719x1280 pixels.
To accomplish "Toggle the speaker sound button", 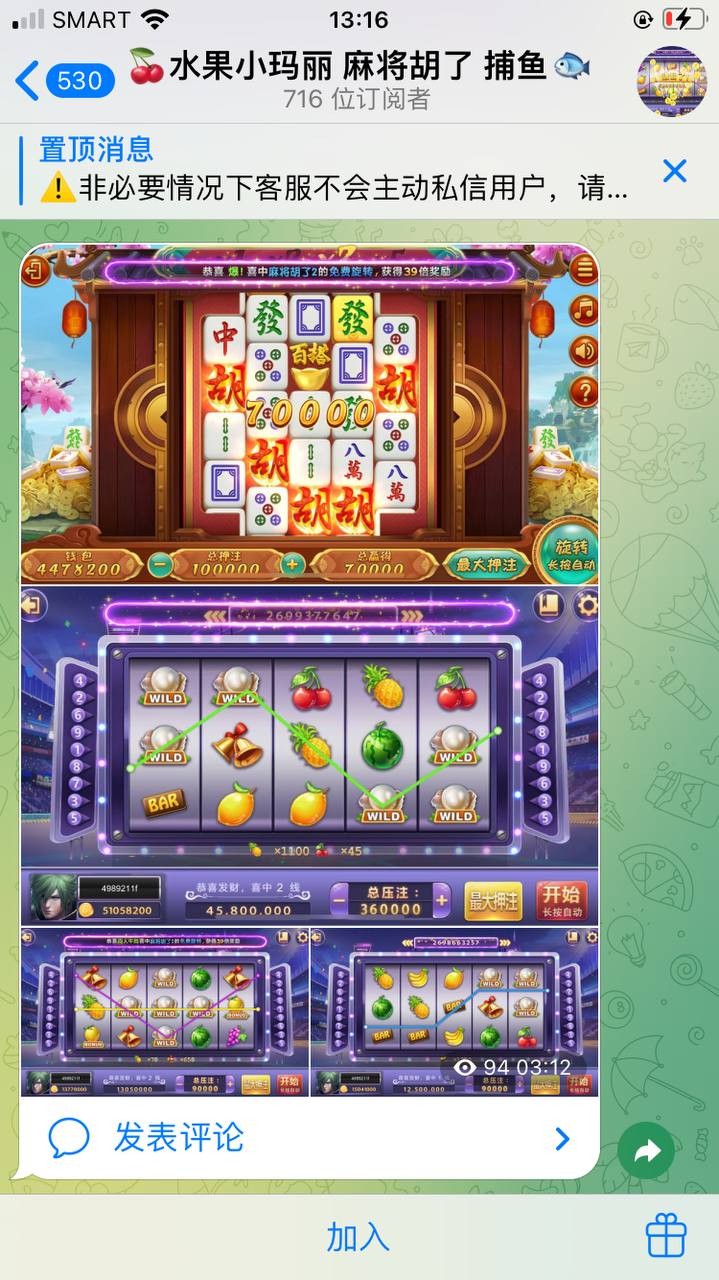I will (583, 350).
